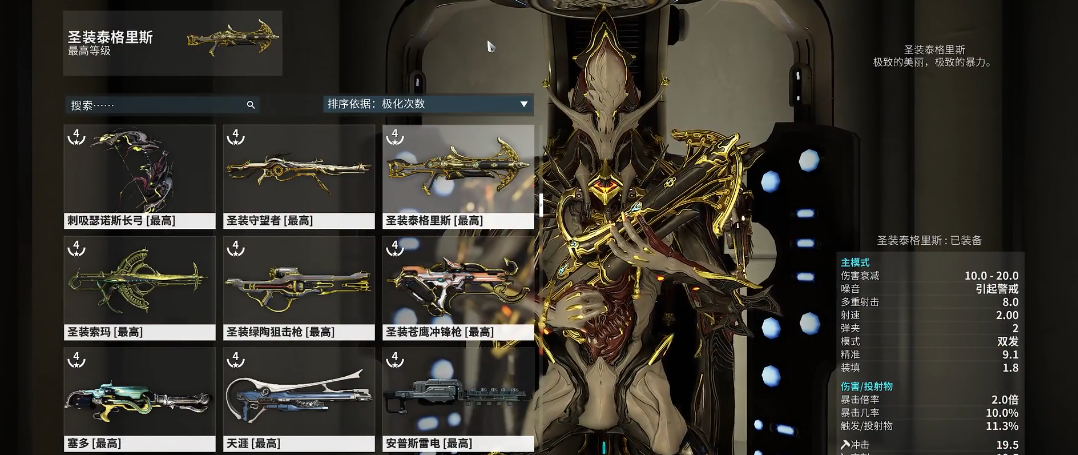Select the 刺吸瑟诺斯长弓 weapon tile

click(139, 175)
